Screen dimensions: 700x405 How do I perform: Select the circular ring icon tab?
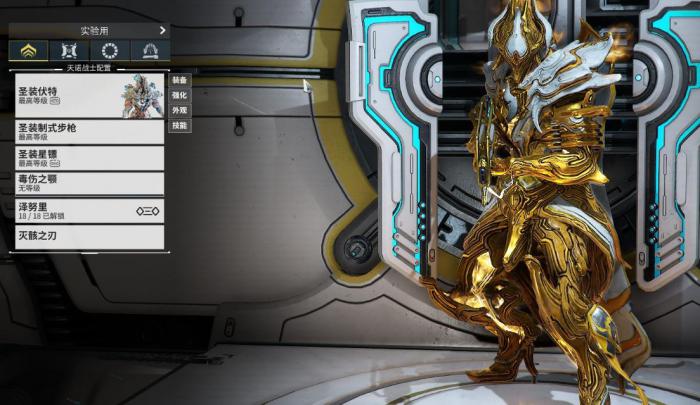point(110,51)
